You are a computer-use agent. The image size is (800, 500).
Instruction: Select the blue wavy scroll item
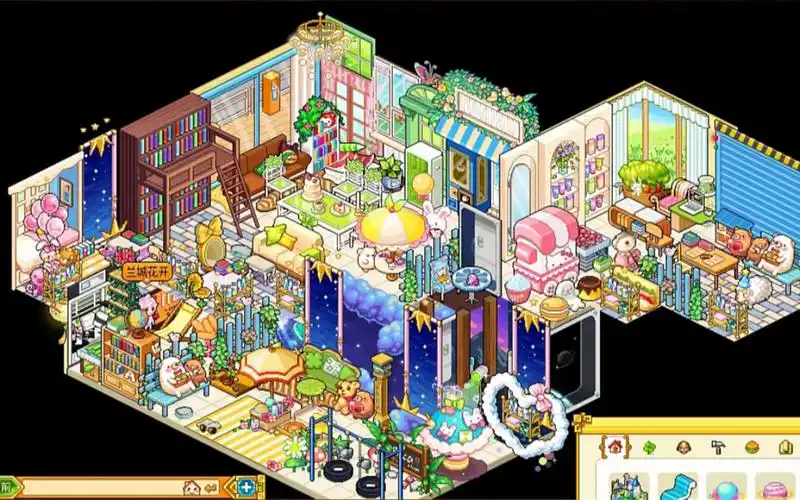point(678,487)
